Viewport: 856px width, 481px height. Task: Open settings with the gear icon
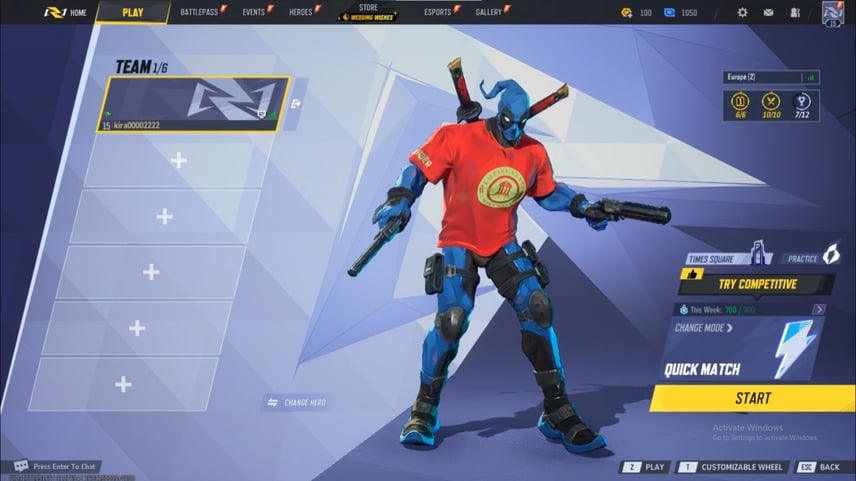click(x=742, y=13)
